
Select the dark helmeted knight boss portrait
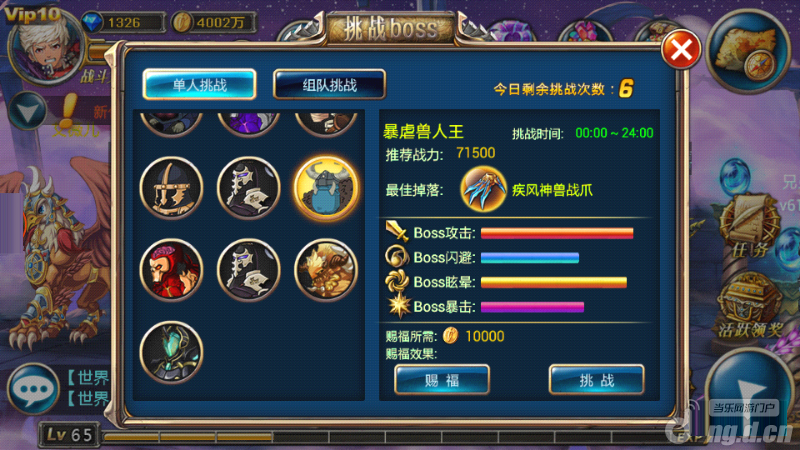(171, 188)
